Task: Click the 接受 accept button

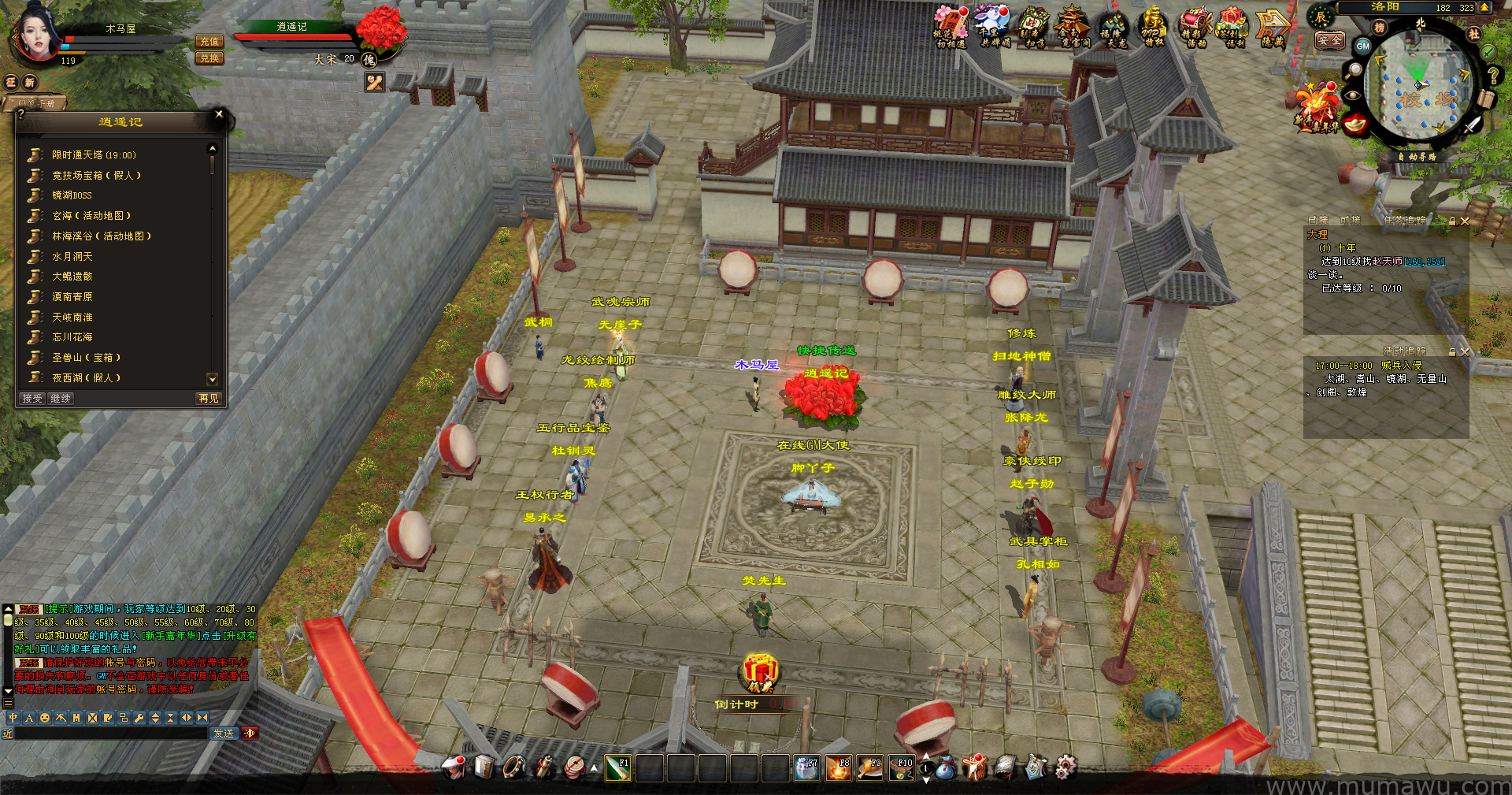Action: (x=32, y=399)
